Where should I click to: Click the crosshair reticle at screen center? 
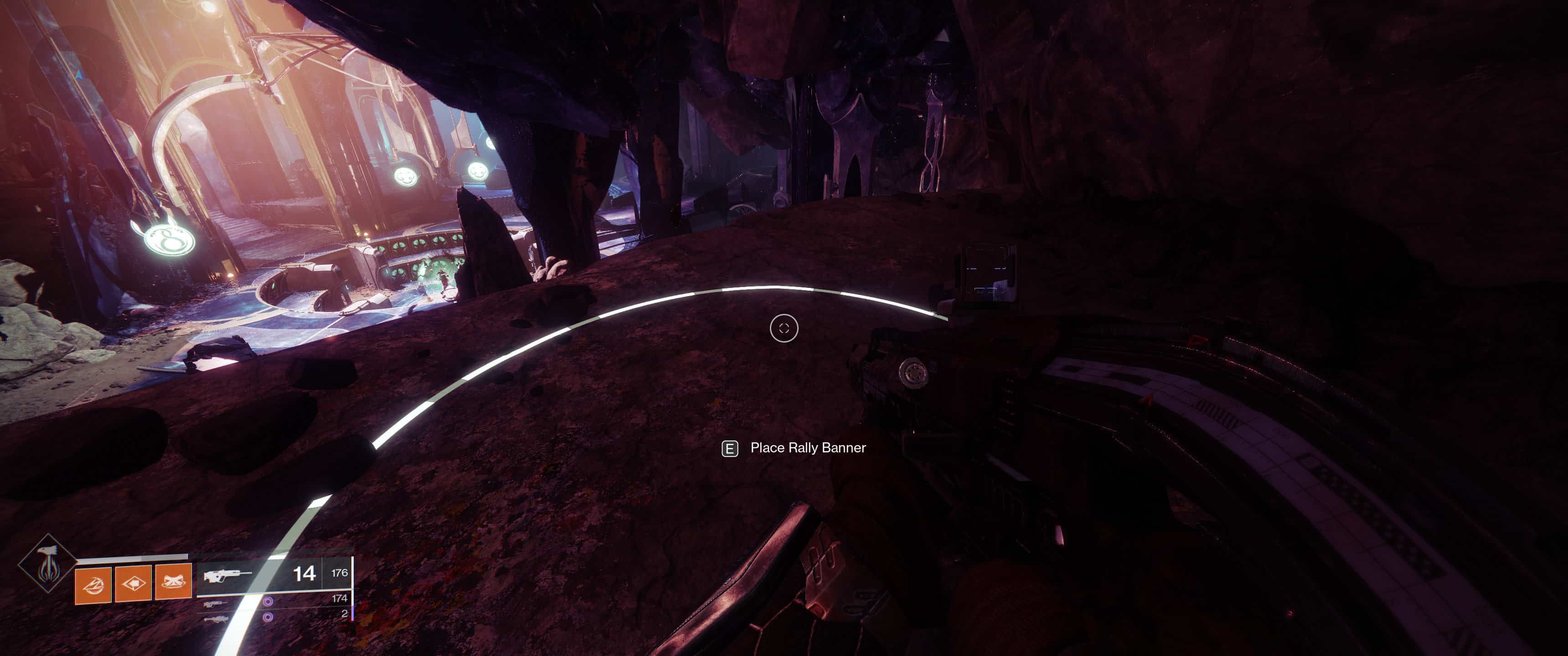tap(785, 328)
